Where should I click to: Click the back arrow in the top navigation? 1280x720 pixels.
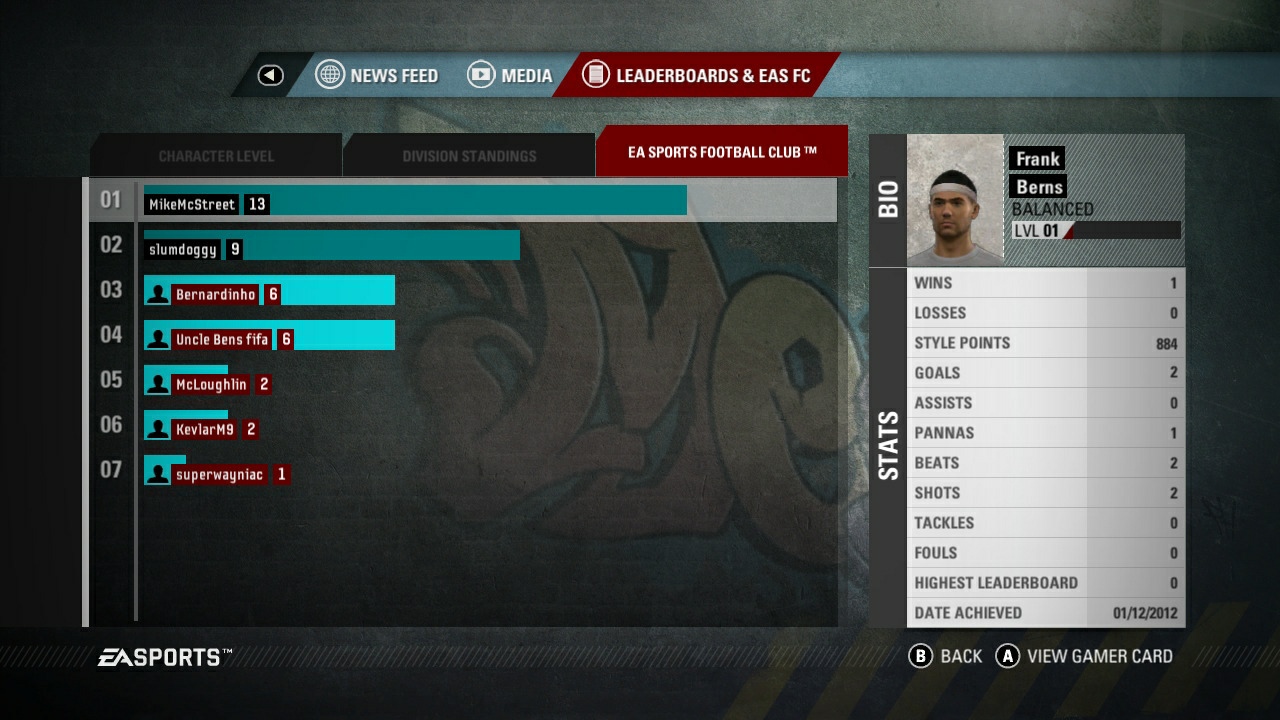tap(268, 74)
